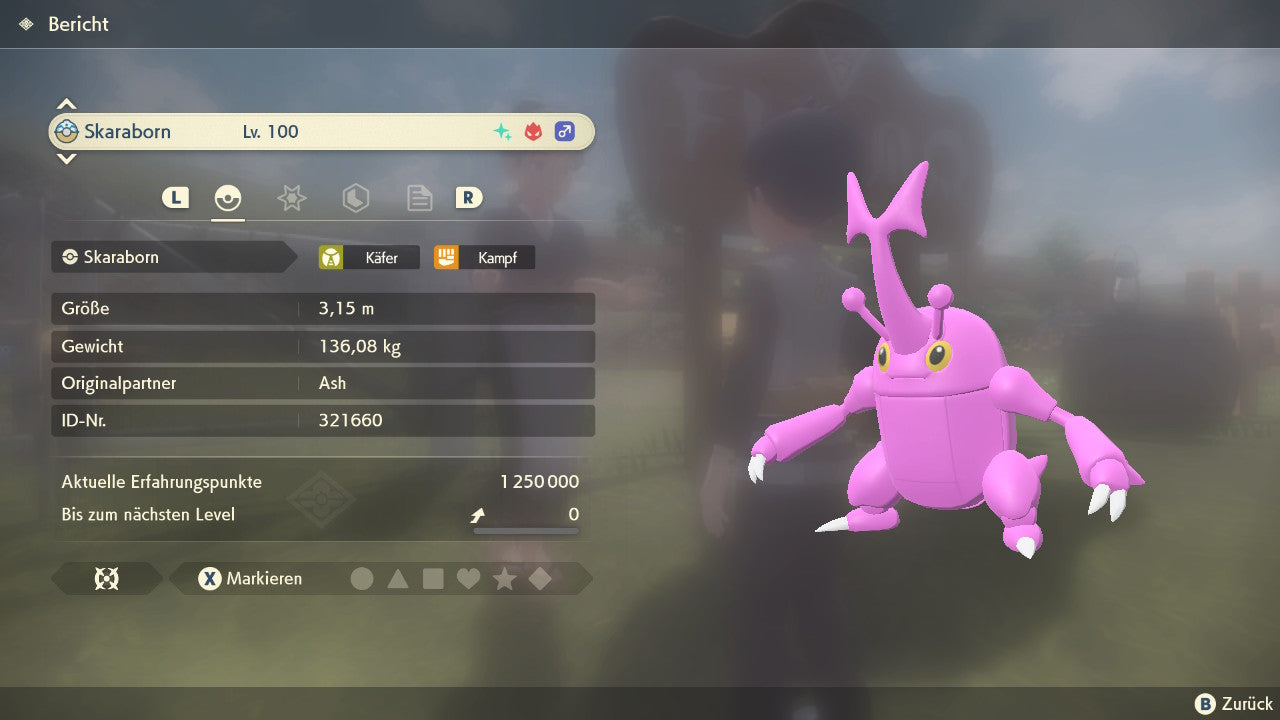1280x720 pixels.
Task: Click the up chevron above Skaraborn
Action: [66, 104]
